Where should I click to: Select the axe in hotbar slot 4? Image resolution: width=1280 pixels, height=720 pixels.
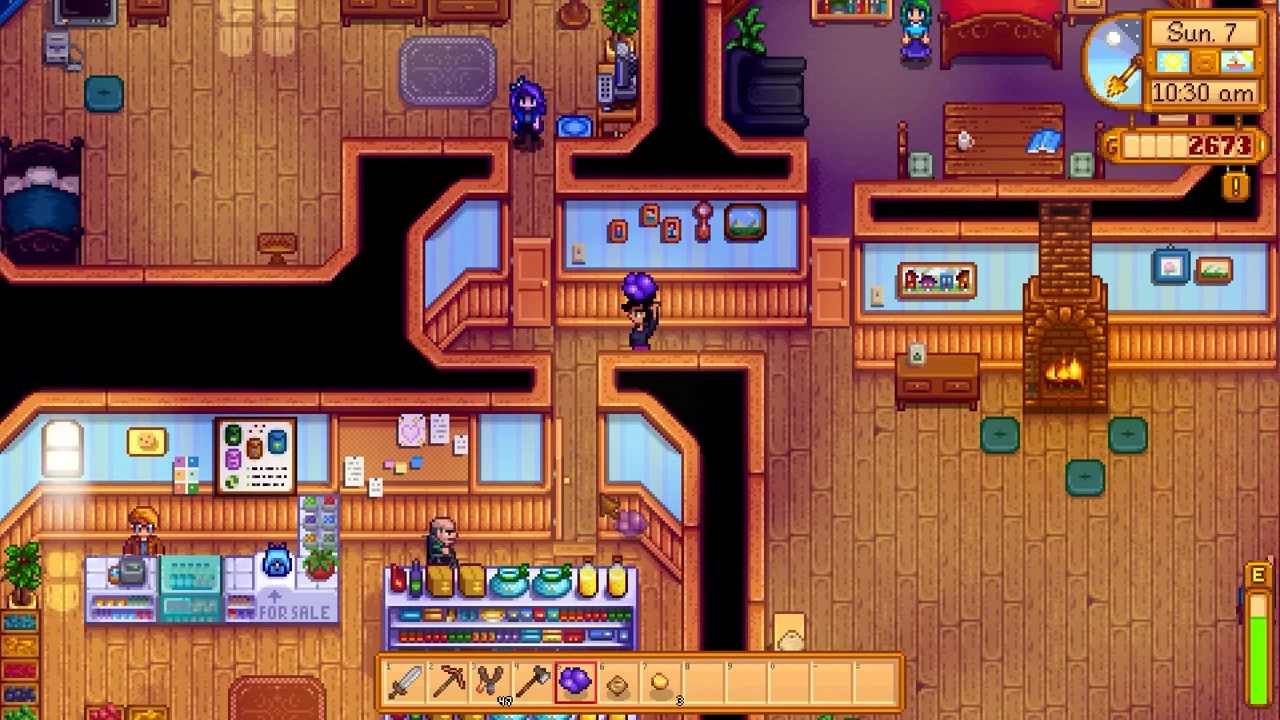pyautogui.click(x=532, y=682)
